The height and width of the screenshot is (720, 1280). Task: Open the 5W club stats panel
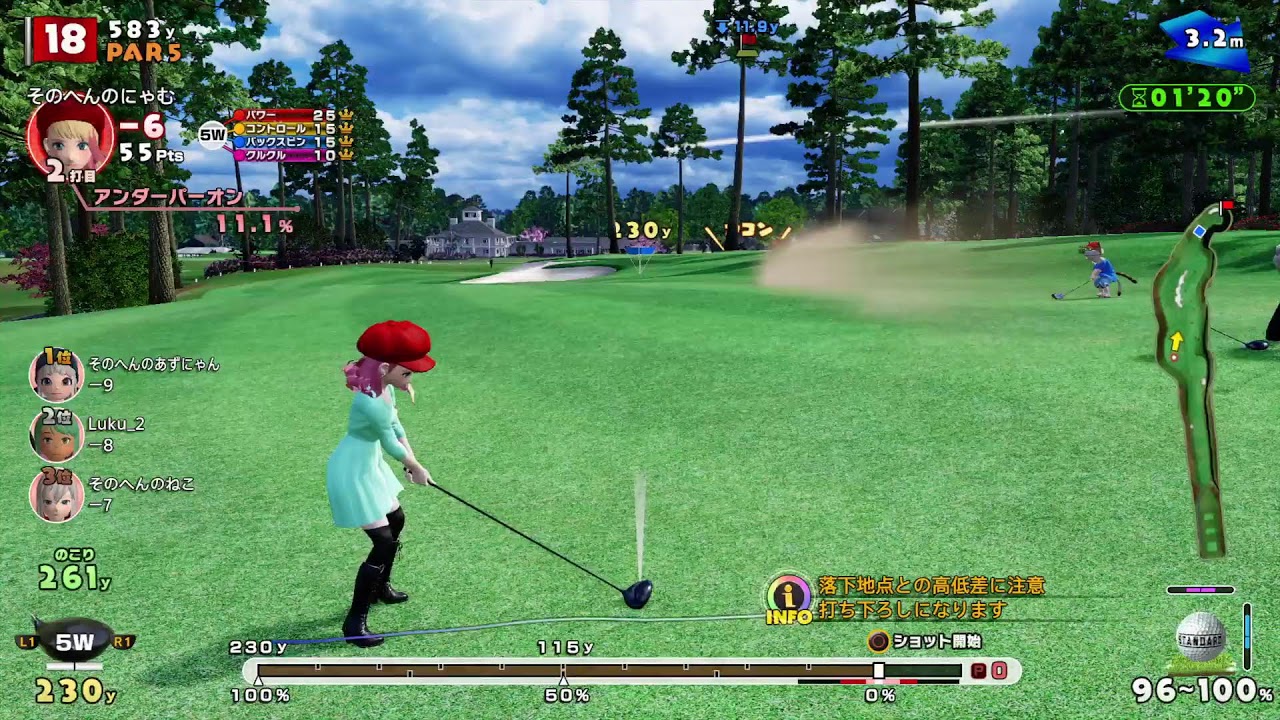[x=290, y=135]
